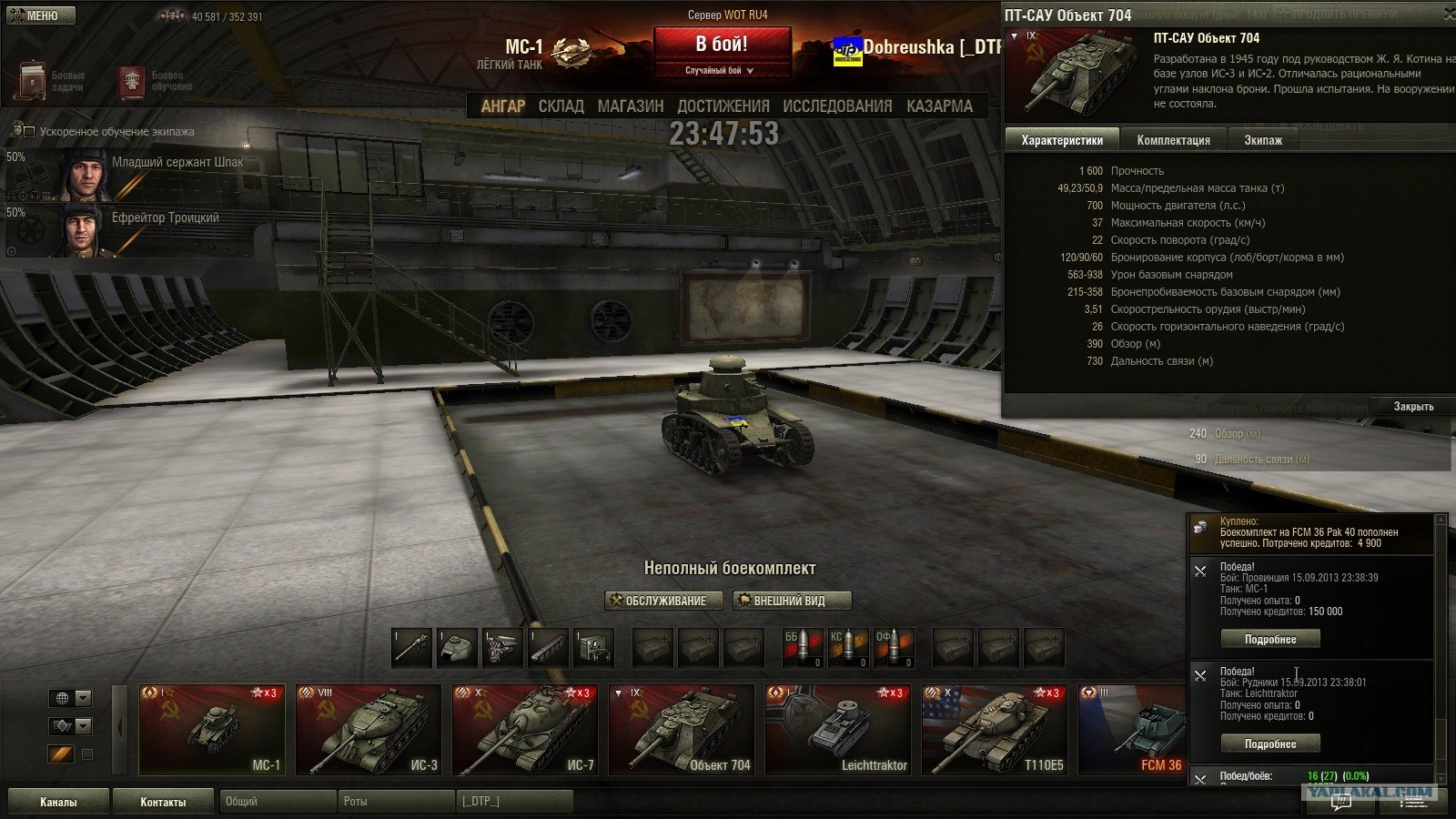
Task: Pick the T110E5 tank from carousel
Action: (995, 730)
